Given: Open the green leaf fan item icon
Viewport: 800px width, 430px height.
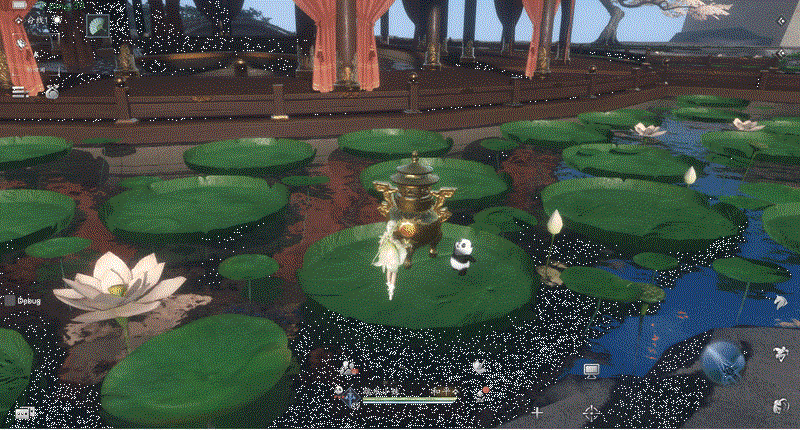Looking at the screenshot, I should point(98,26).
